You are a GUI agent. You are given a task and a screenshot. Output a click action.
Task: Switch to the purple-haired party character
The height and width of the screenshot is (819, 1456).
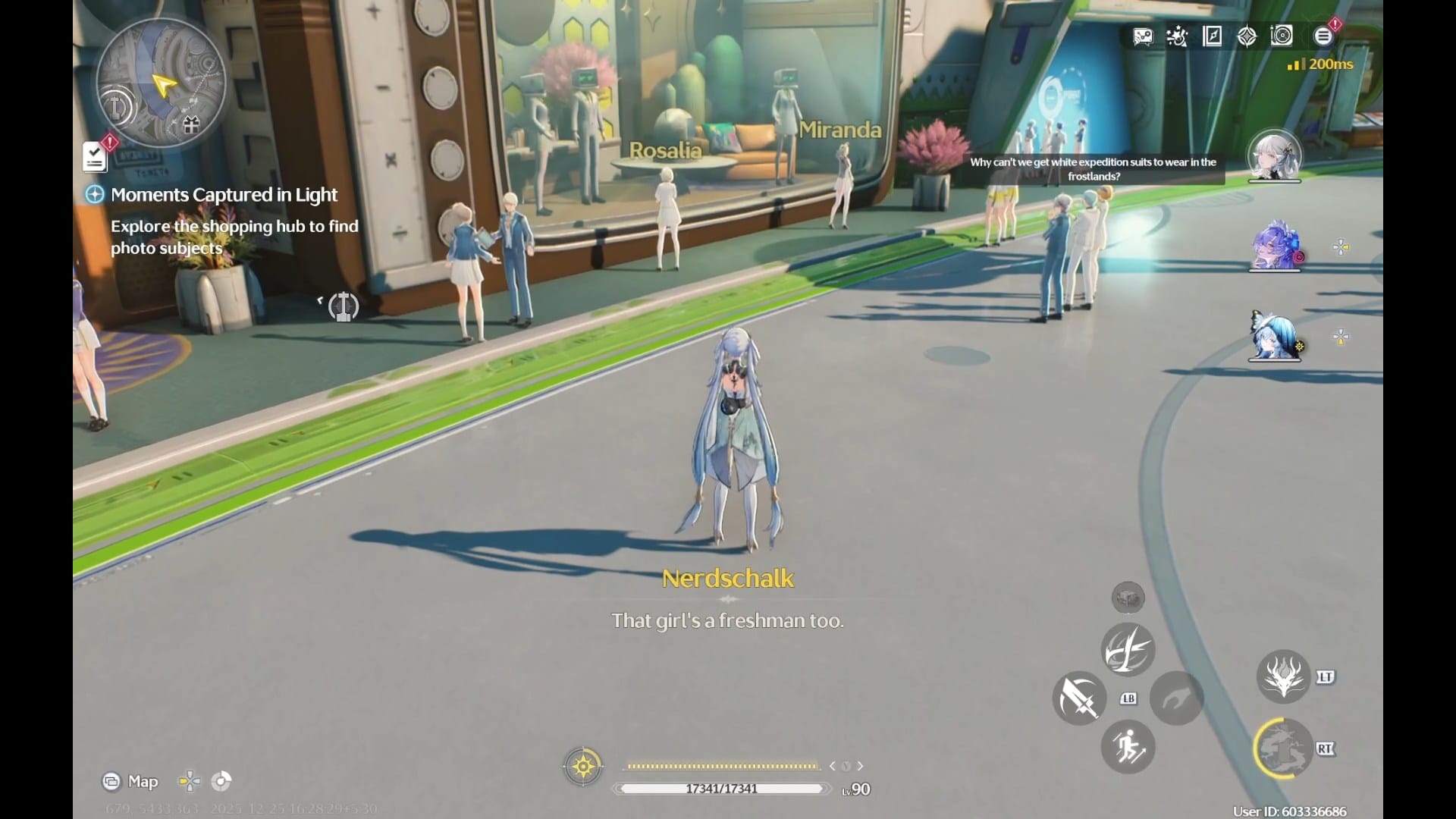(1274, 246)
